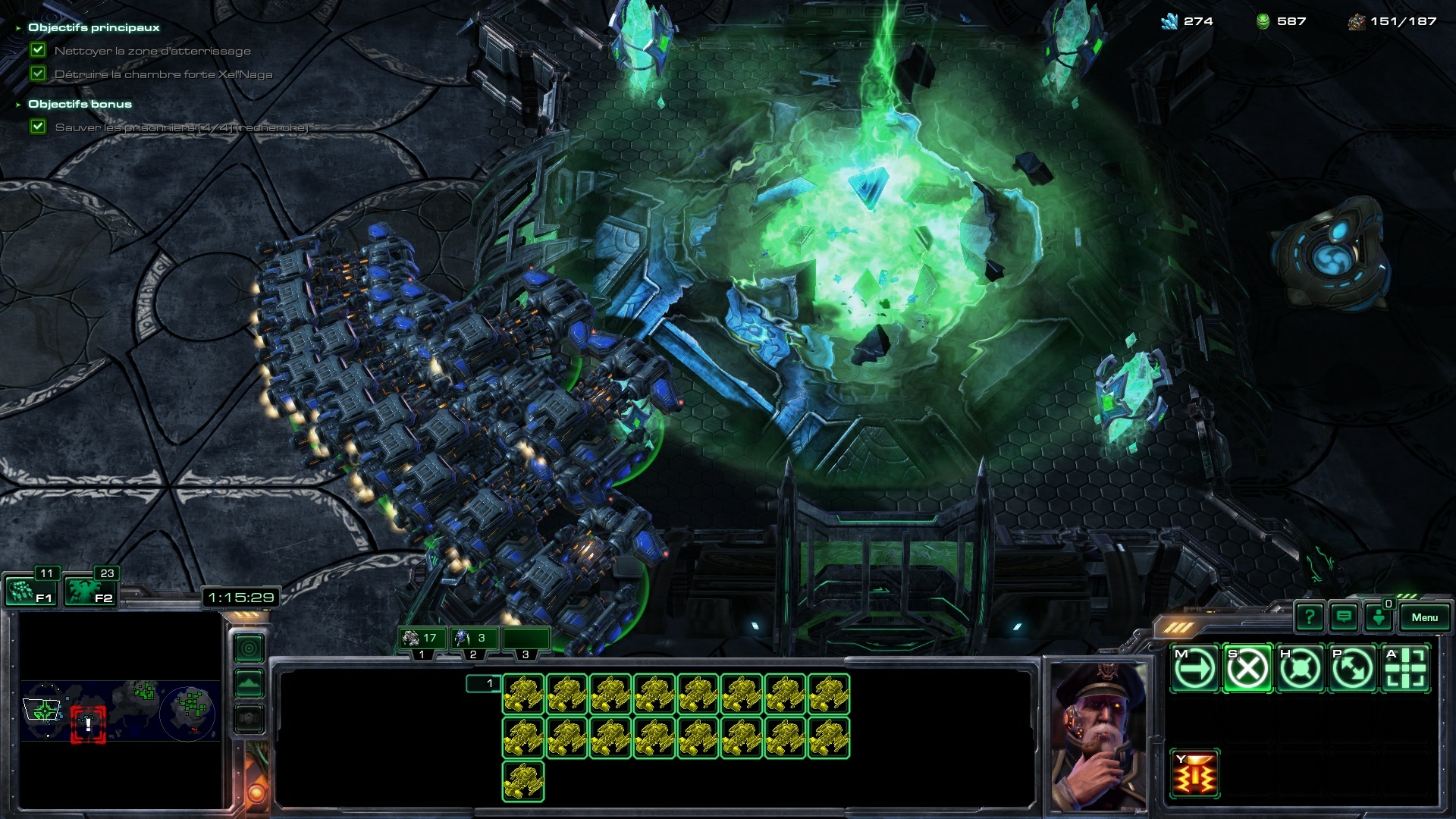Select the lone battlecruiser in the third row
This screenshot has width=1456, height=819.
click(x=523, y=781)
